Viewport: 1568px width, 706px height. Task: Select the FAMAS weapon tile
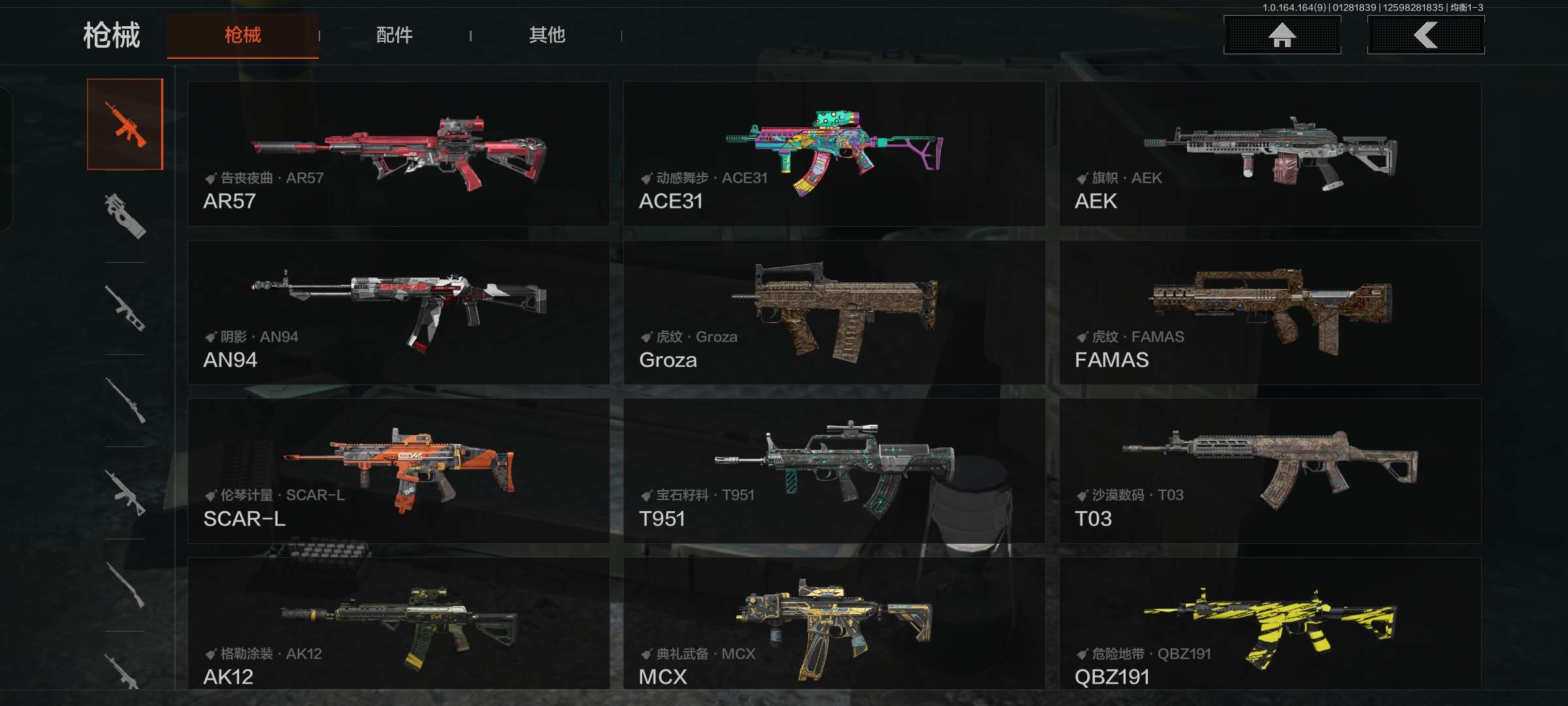tap(1269, 312)
